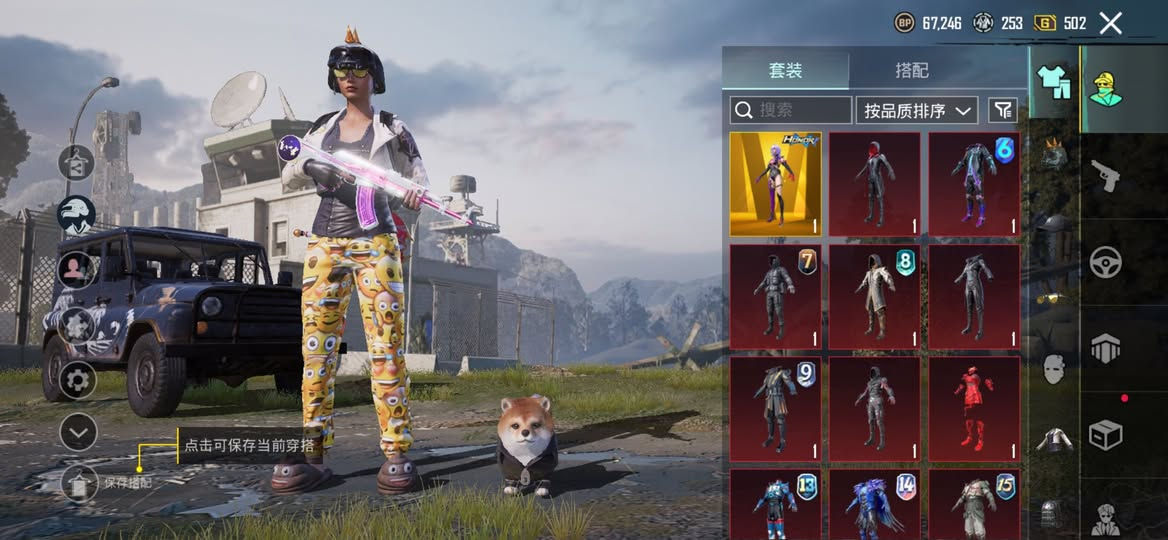
Task: Select the all-red bodysuit outfit
Action: (974, 408)
